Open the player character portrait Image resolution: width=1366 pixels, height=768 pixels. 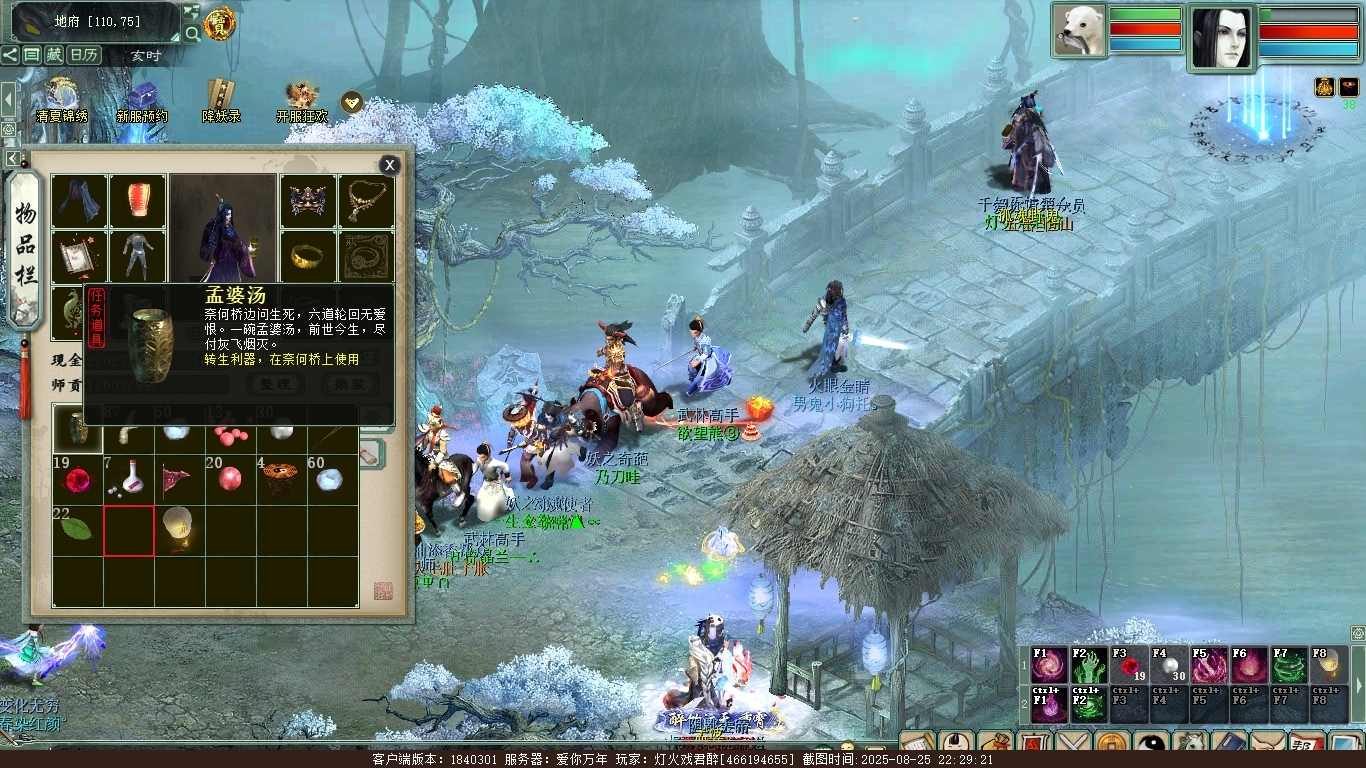(1221, 38)
